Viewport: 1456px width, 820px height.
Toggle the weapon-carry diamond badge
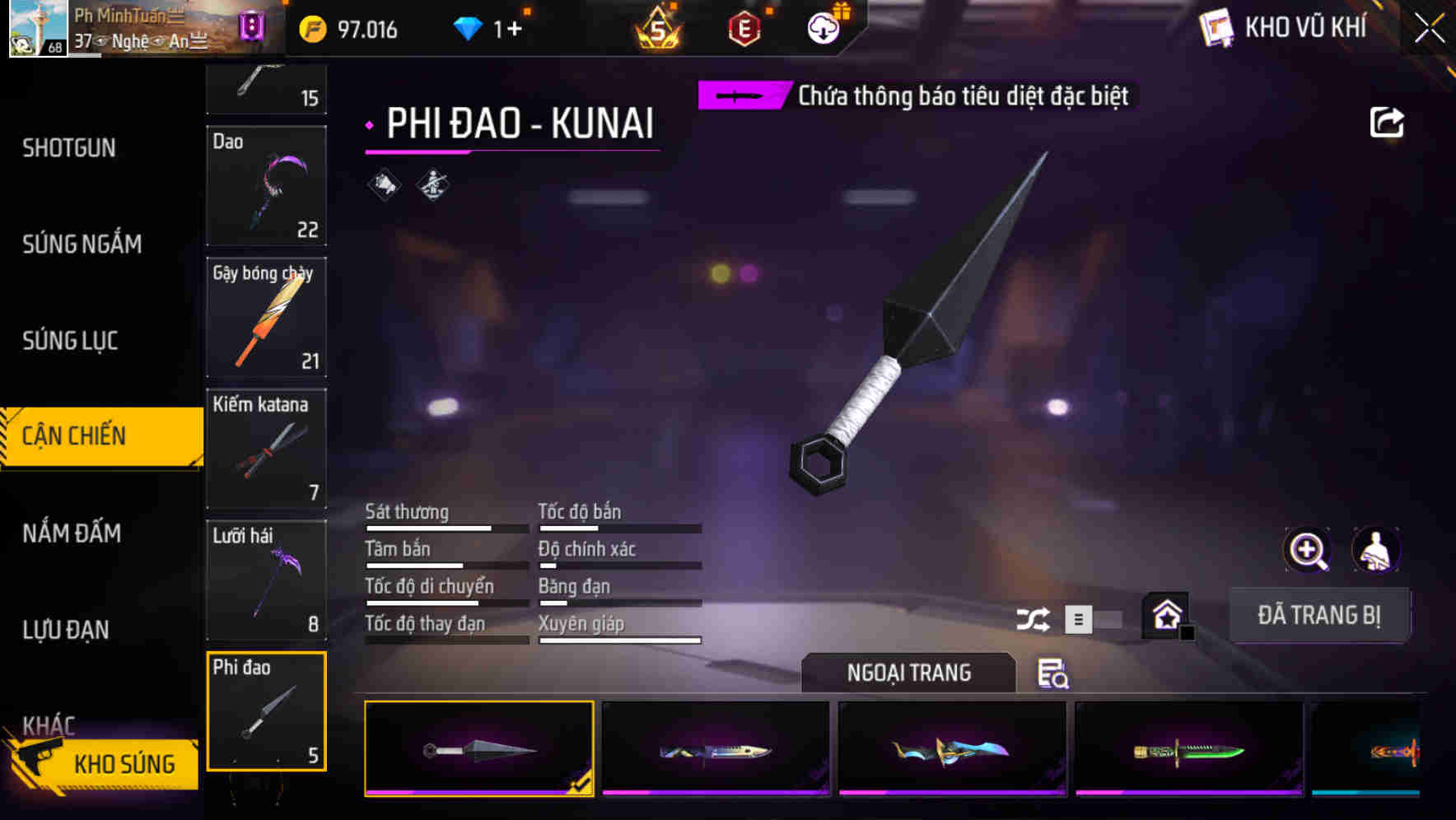click(432, 184)
